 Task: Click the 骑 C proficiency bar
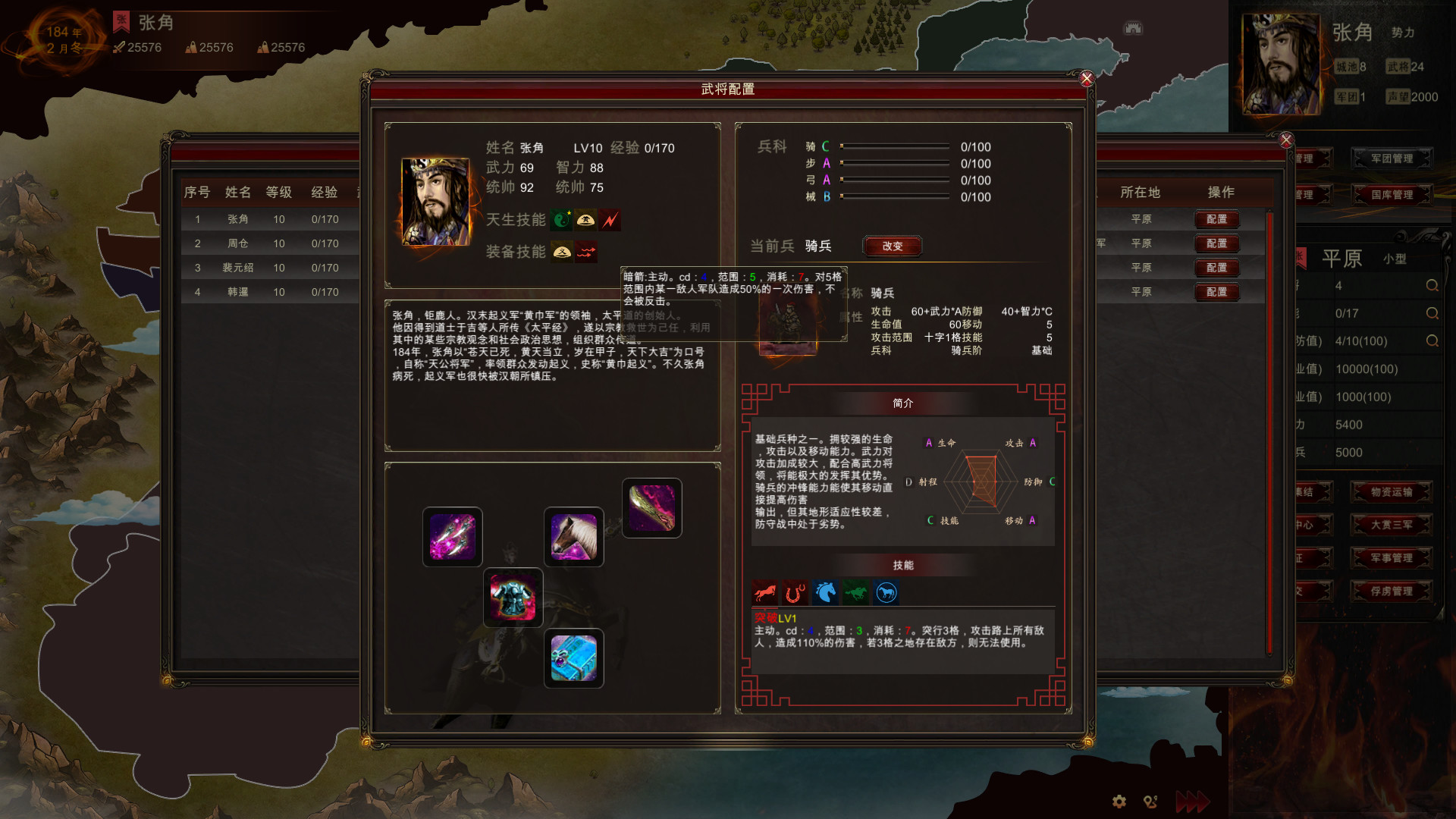point(895,147)
